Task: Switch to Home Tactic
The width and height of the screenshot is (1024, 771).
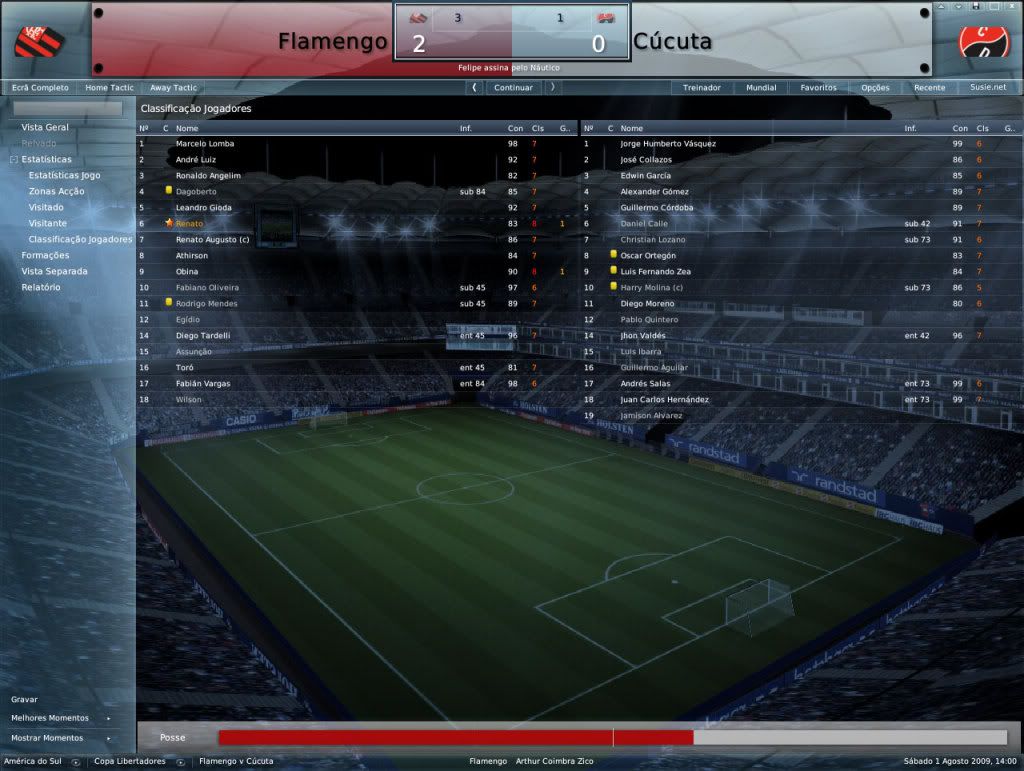Action: click(x=109, y=88)
